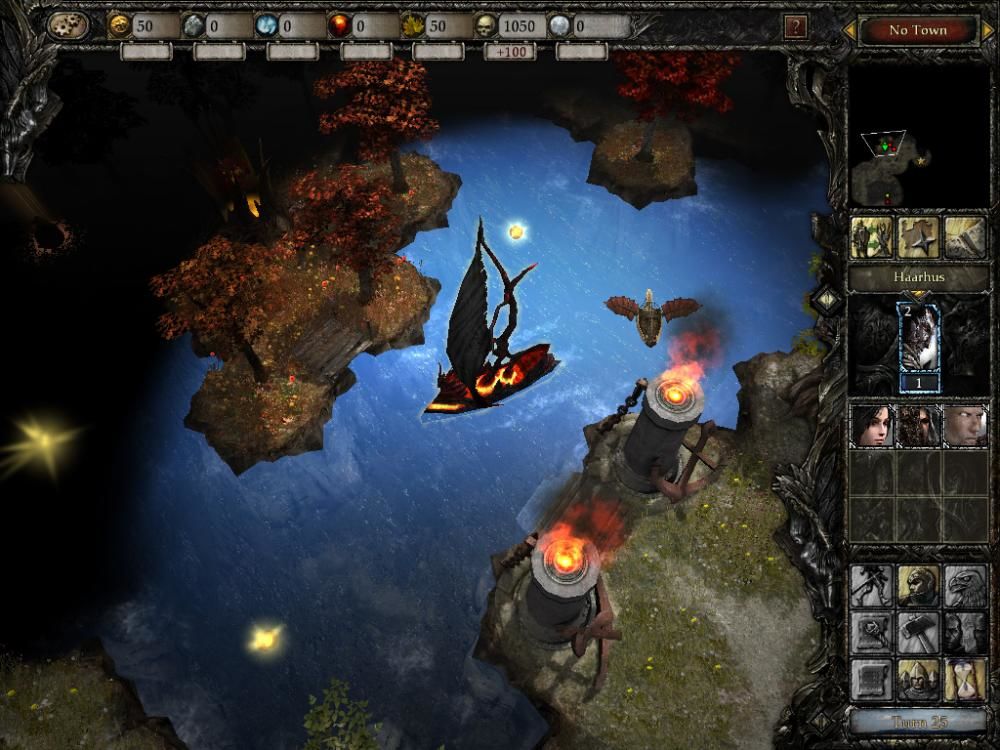Click the question mark help button
Image resolution: width=1000 pixels, height=750 pixels.
coord(795,27)
